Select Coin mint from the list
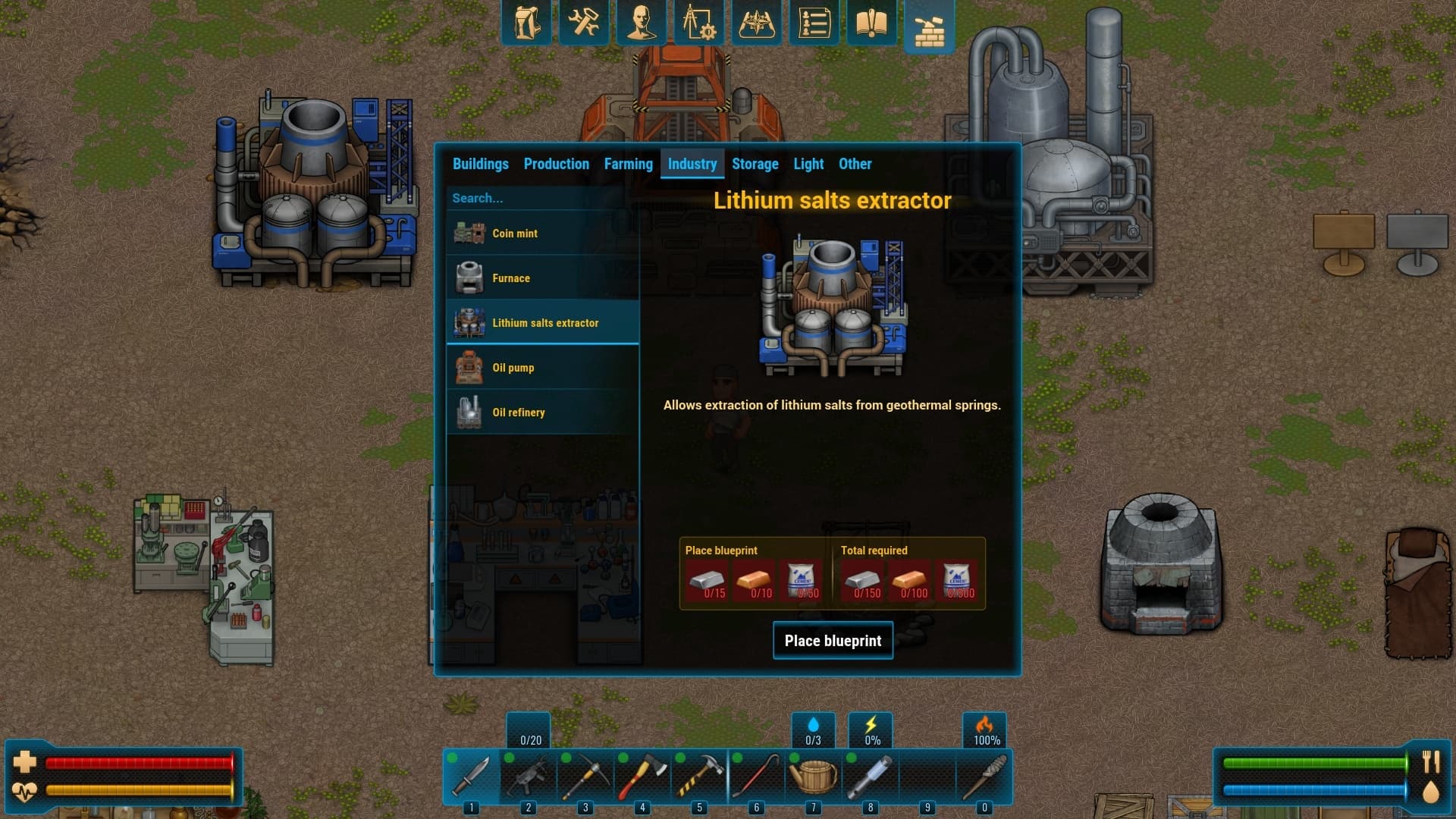The height and width of the screenshot is (819, 1456). 543,234
